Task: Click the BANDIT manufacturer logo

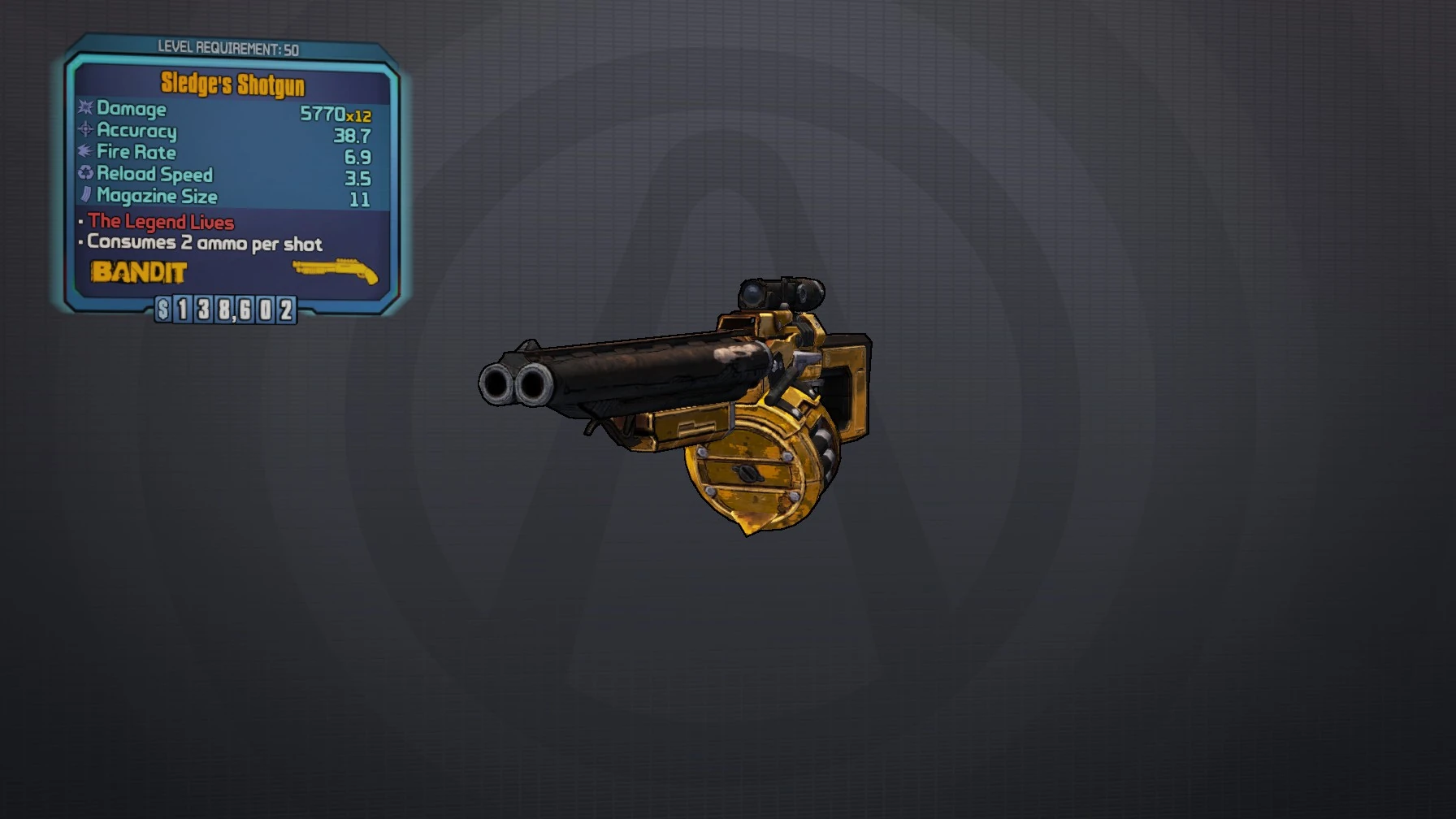Action: click(x=138, y=273)
